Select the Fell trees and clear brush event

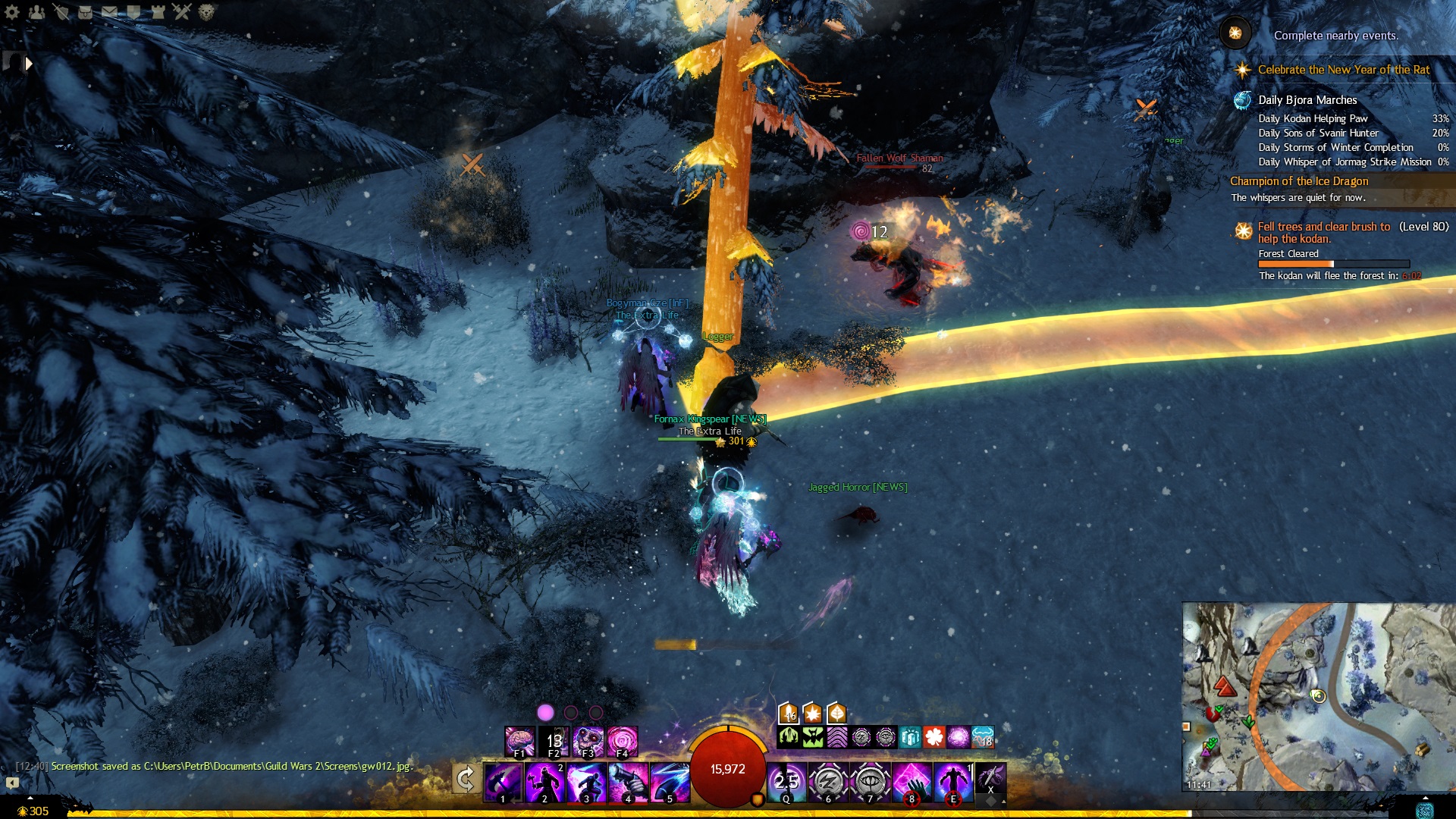point(1324,232)
